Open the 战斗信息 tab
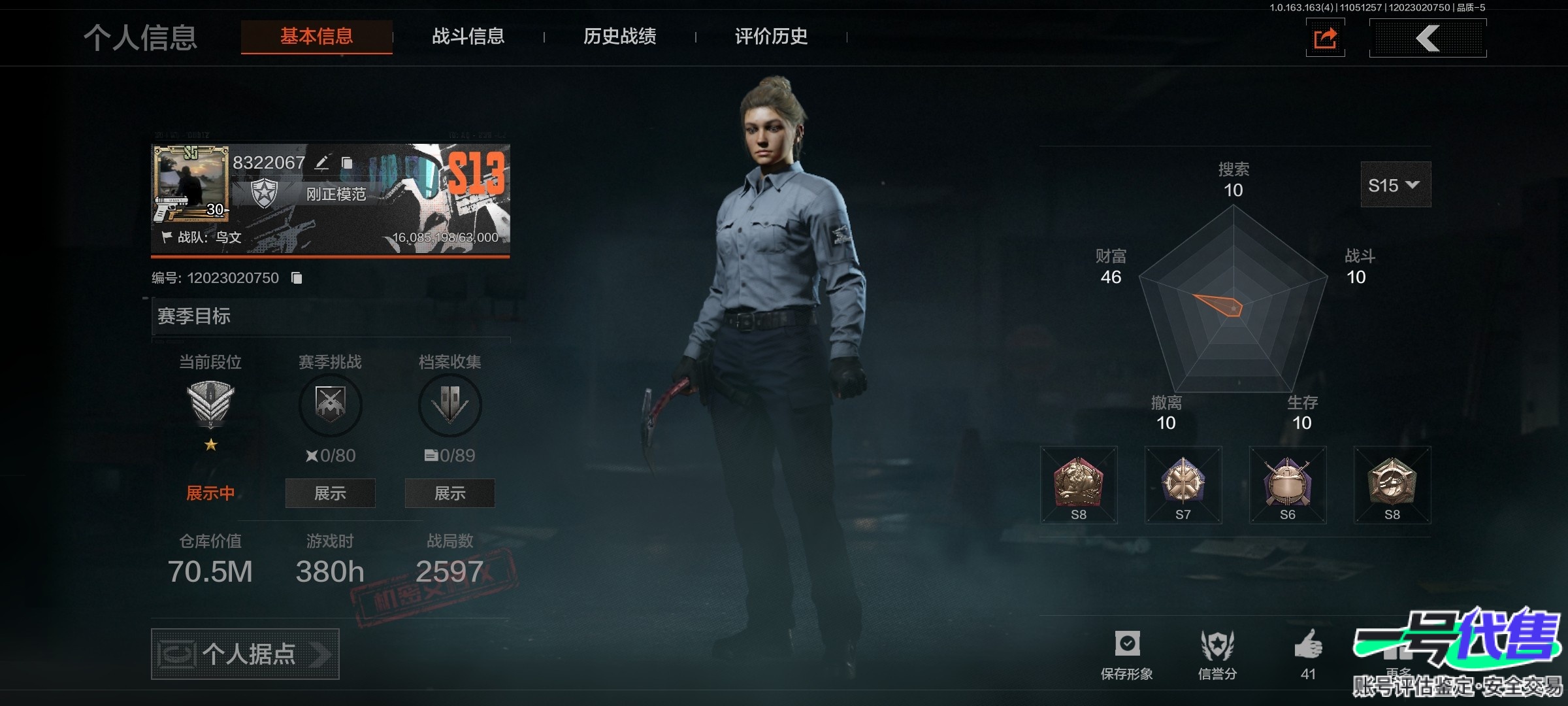 click(x=468, y=37)
